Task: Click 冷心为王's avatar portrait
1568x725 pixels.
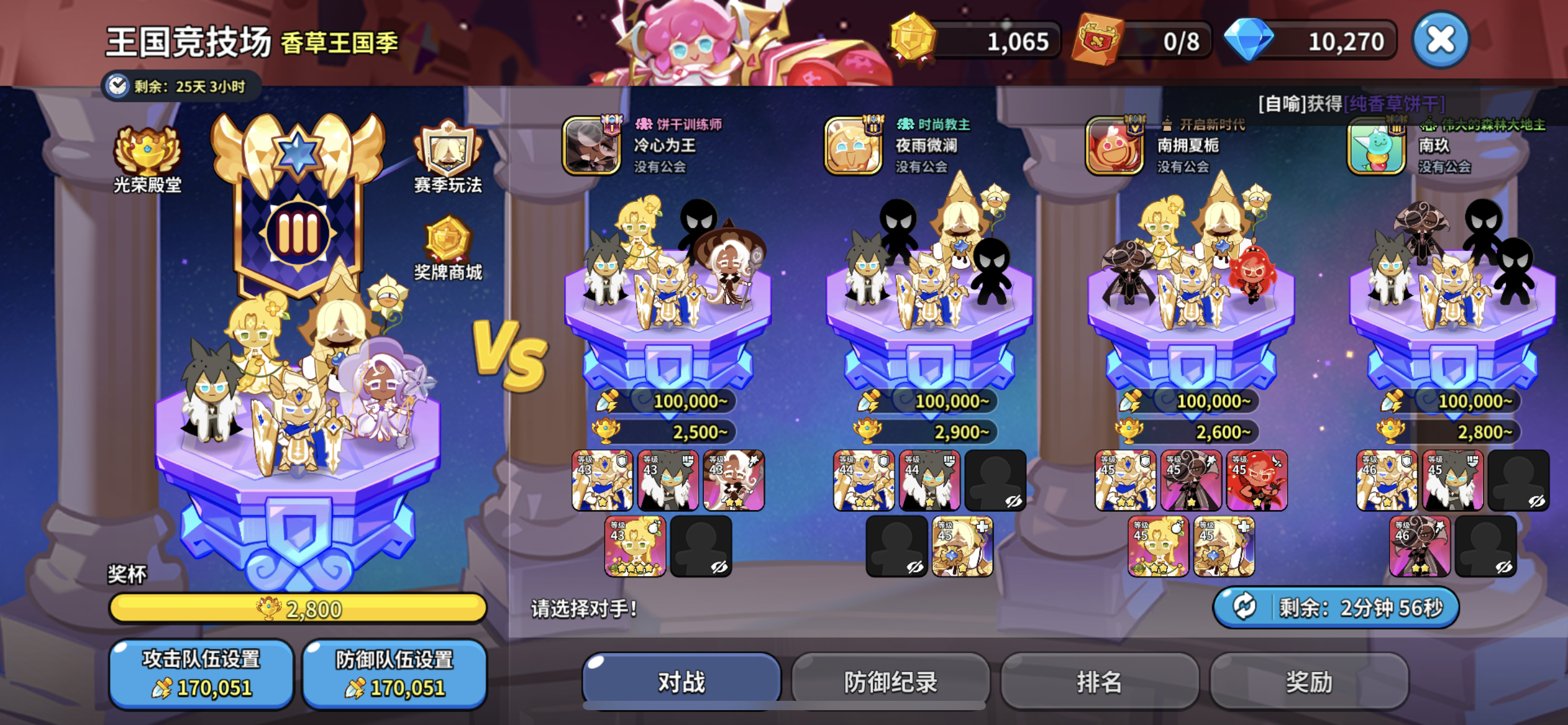Action: pyautogui.click(x=591, y=147)
